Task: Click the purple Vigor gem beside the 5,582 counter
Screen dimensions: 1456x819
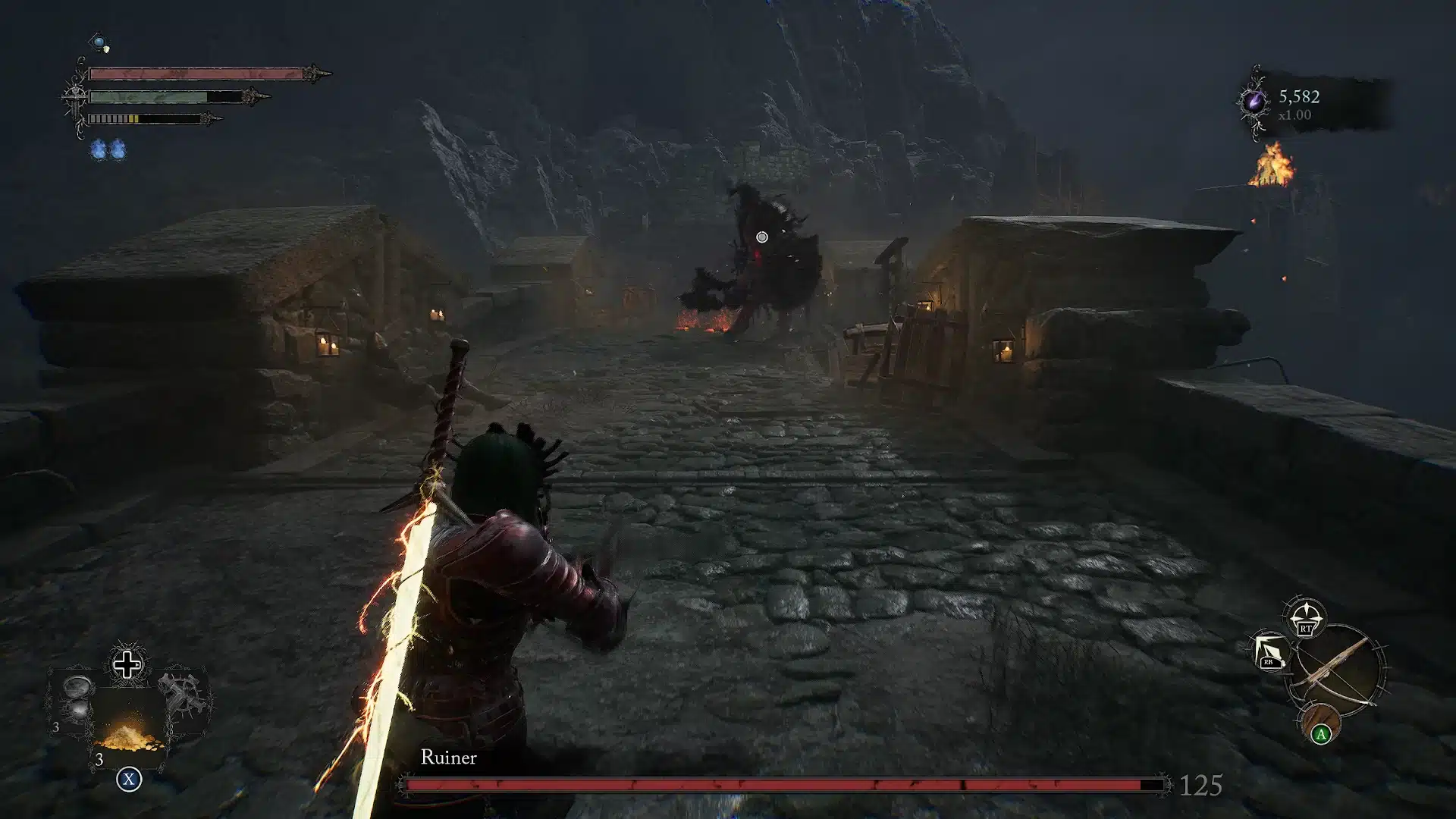Action: (x=1253, y=99)
